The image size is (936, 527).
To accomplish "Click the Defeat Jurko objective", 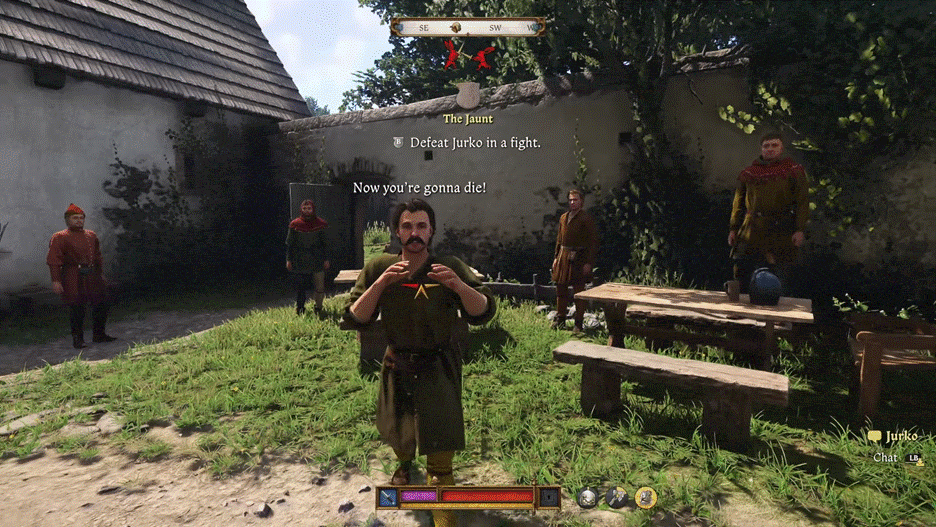I will (x=475, y=143).
